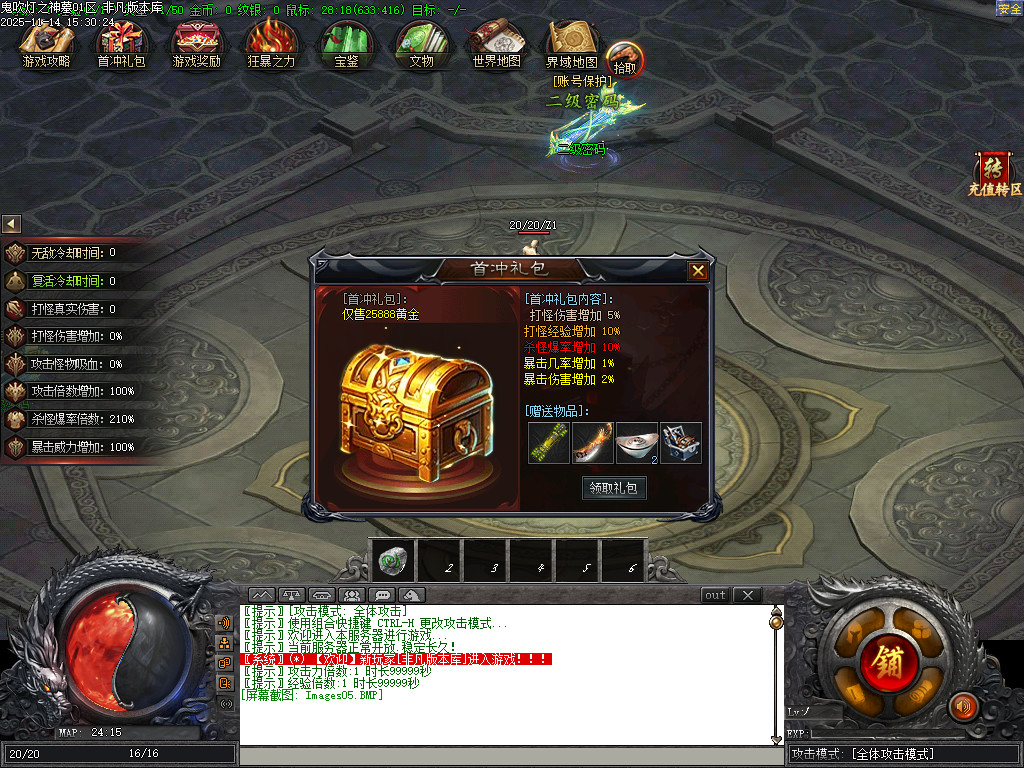Close the chat panel with its X
Image resolution: width=1024 pixels, height=768 pixels.
click(x=747, y=595)
